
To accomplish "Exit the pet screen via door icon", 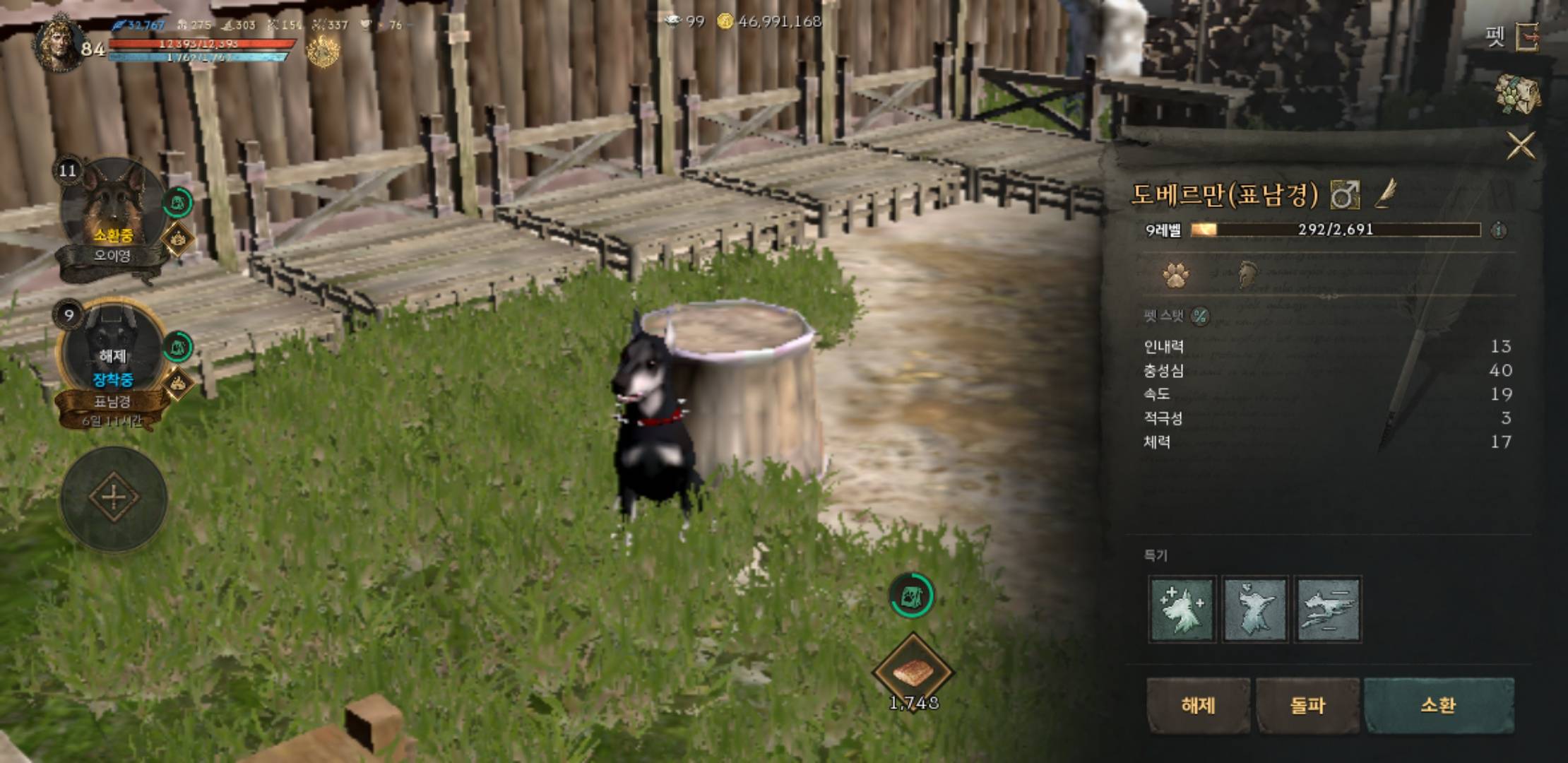I will pos(1528,37).
